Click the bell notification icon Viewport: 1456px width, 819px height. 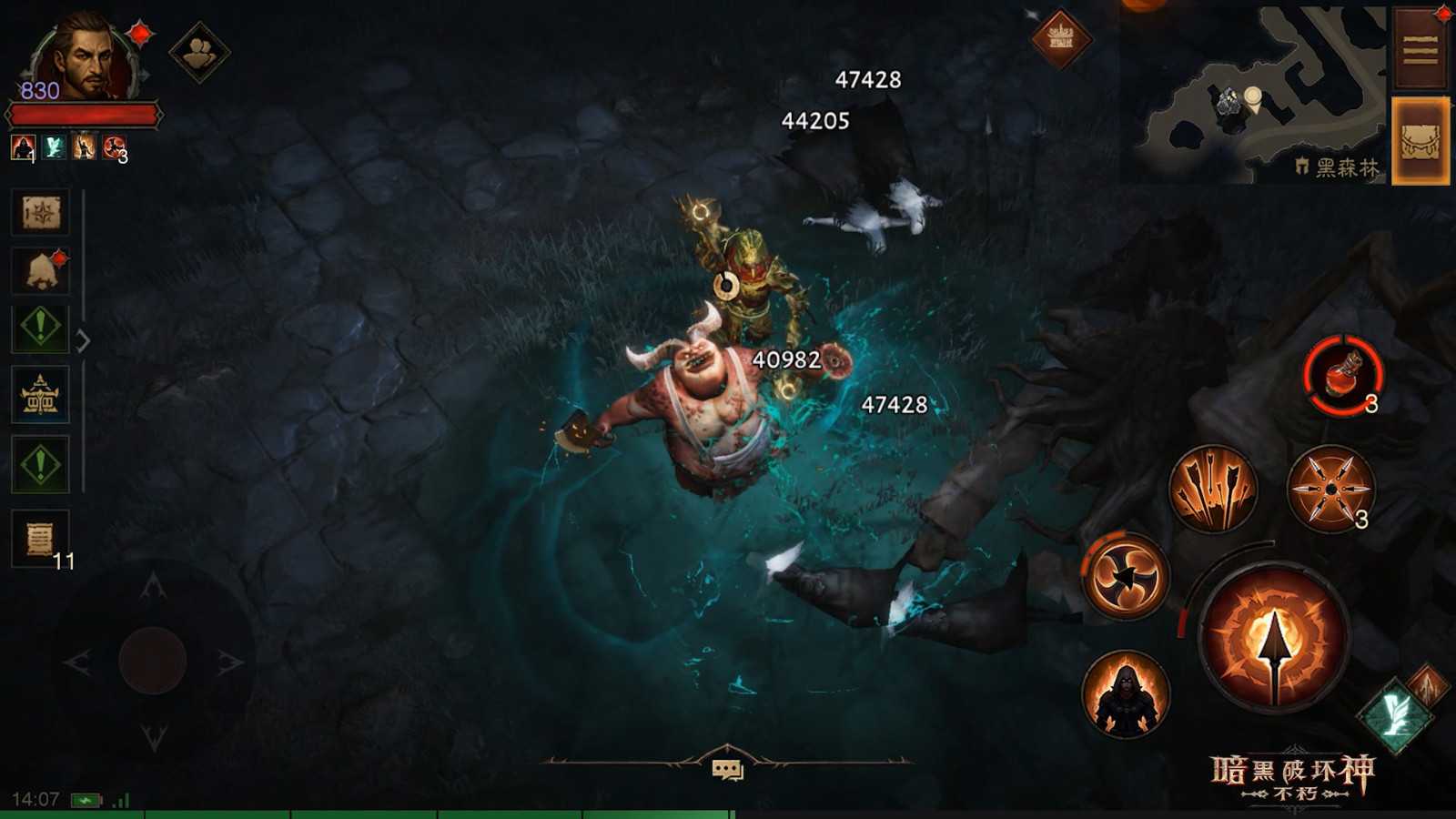point(40,270)
